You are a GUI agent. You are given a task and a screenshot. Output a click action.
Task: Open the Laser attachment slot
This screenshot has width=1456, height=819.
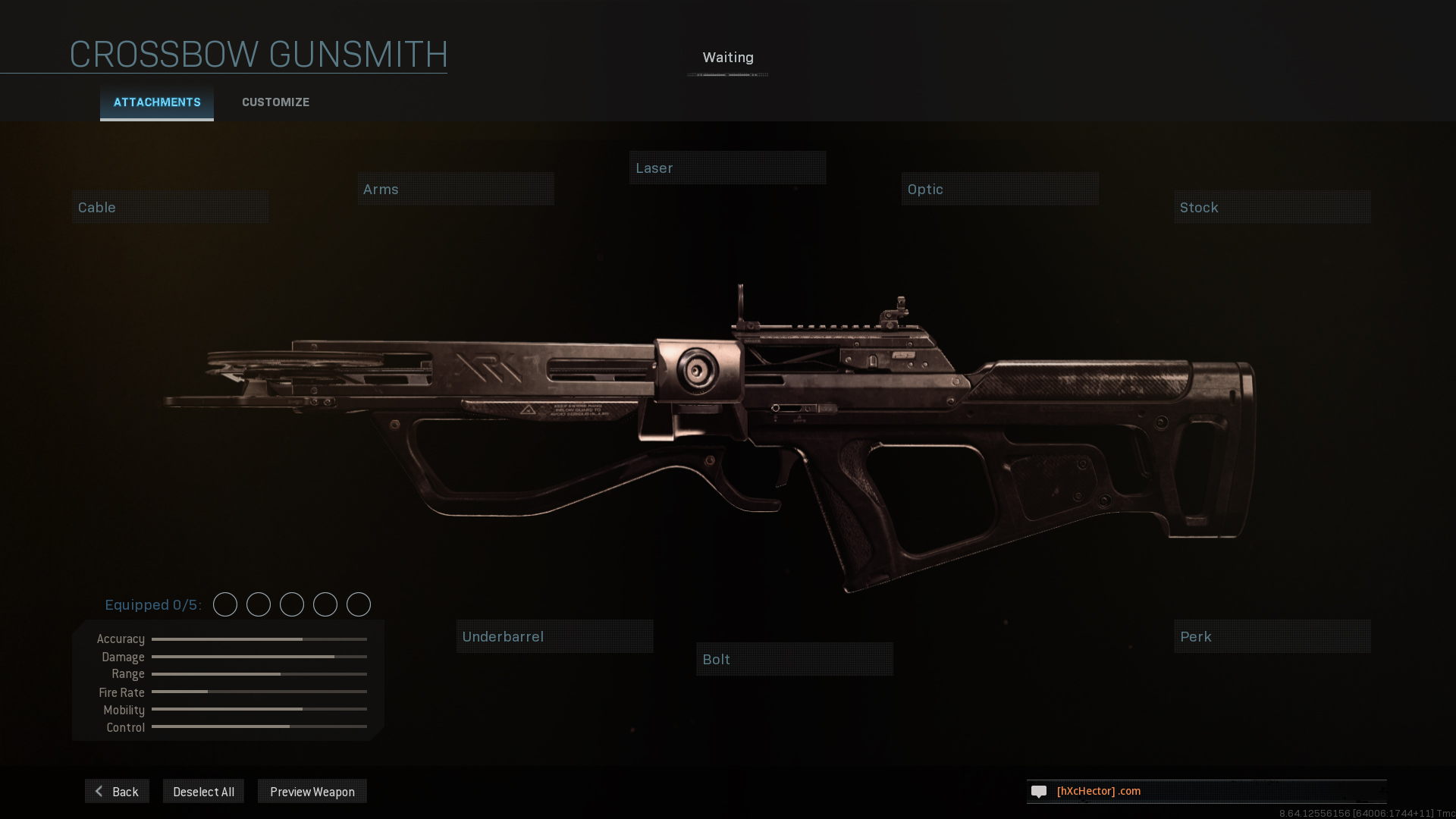pos(727,168)
